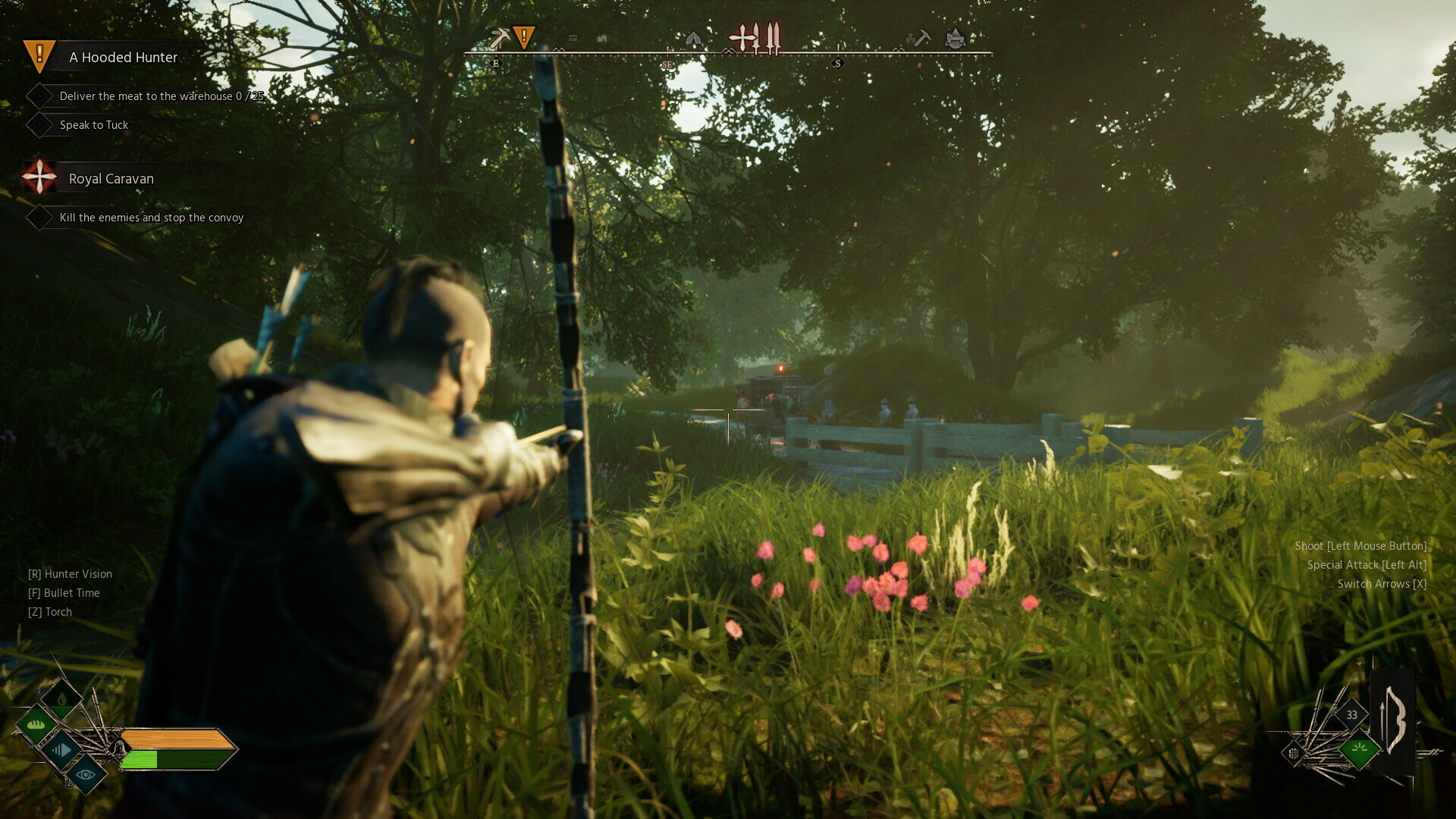
Task: Select the bread hunger icon
Action: click(x=36, y=724)
